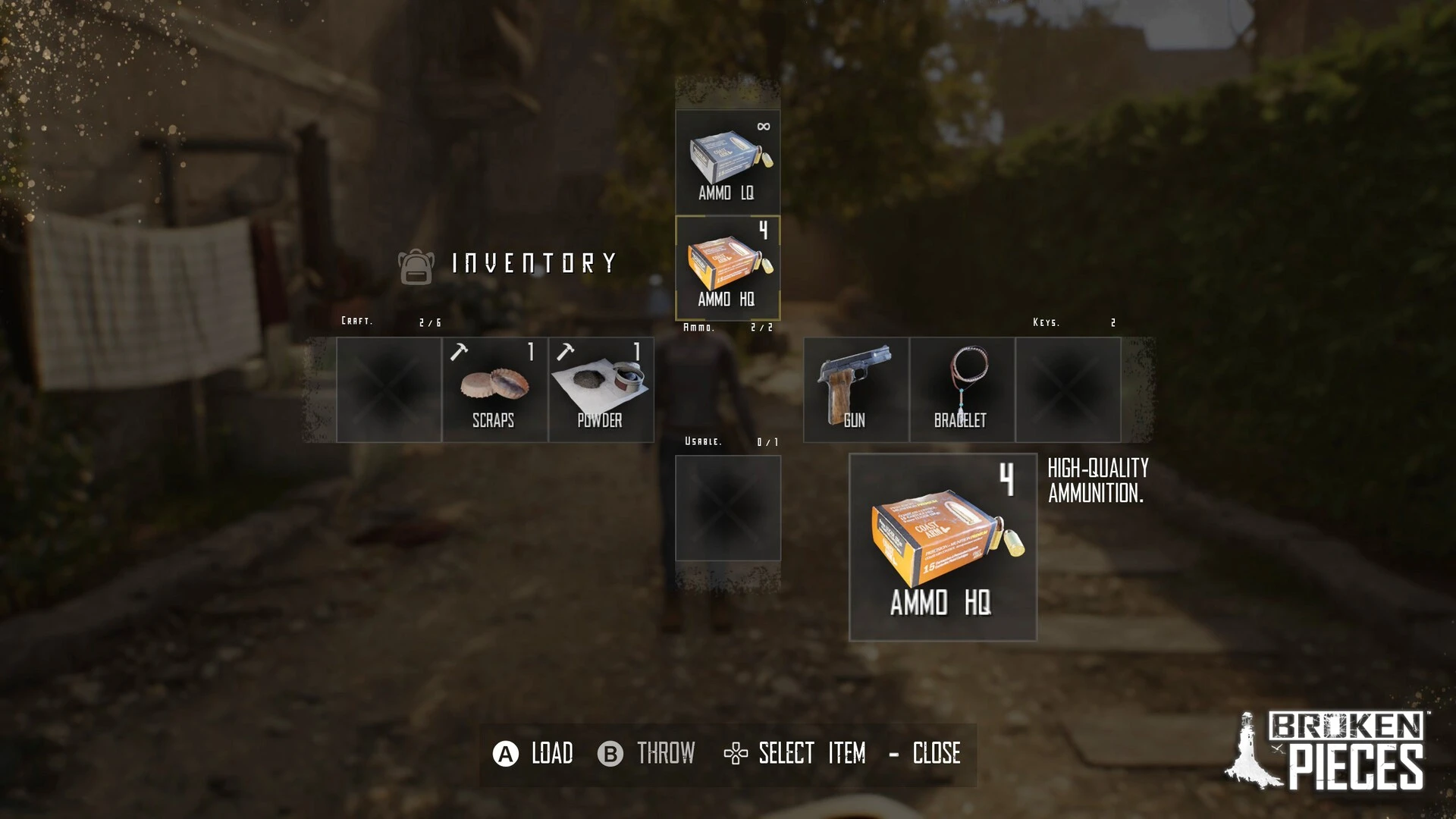Viewport: 1456px width, 819px height.
Task: Throw the selected item away
Action: (x=646, y=754)
